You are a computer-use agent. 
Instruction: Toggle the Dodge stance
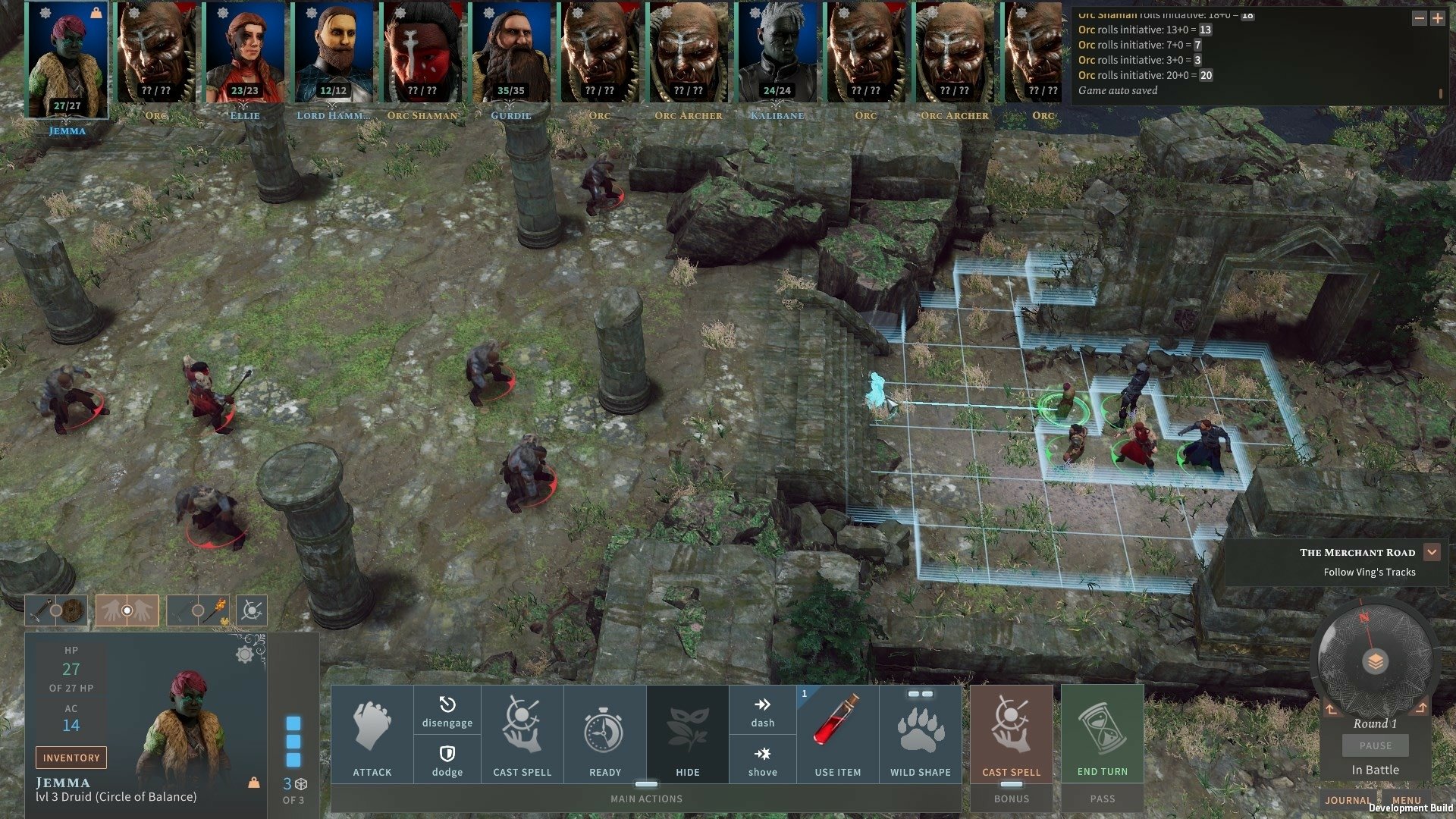point(447,758)
